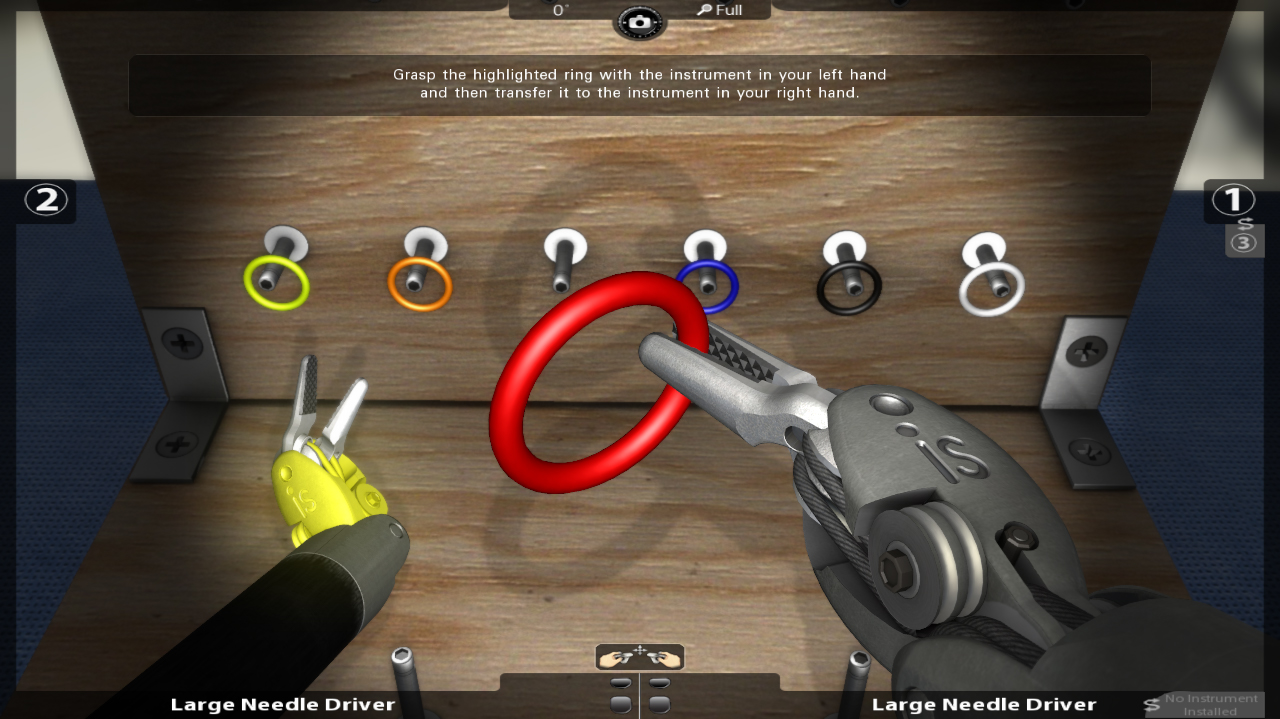This screenshot has height=719, width=1280.
Task: Click the camera icon at top center
Action: (x=639, y=22)
